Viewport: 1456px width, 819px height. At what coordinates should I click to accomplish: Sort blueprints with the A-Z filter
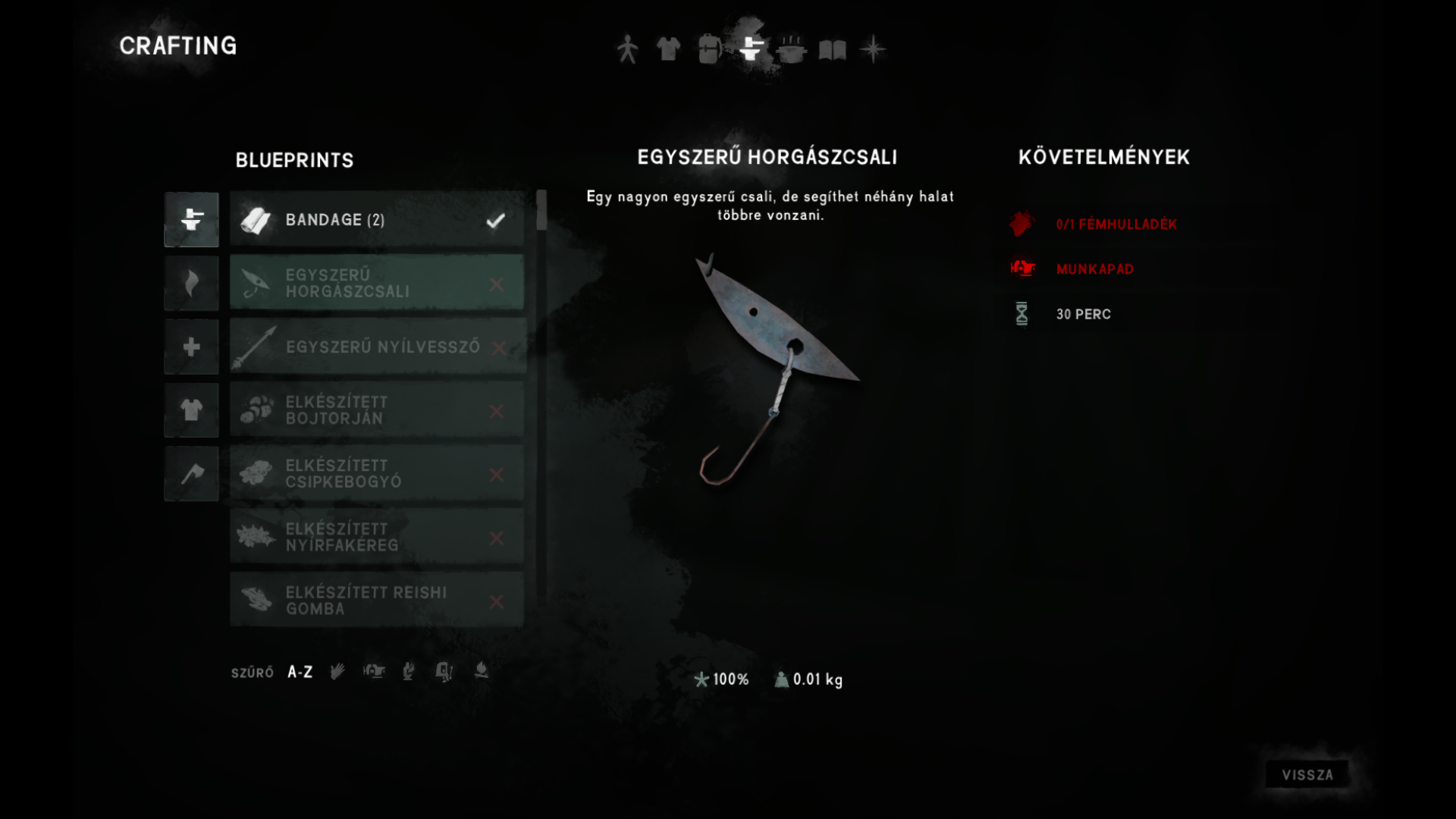point(300,673)
